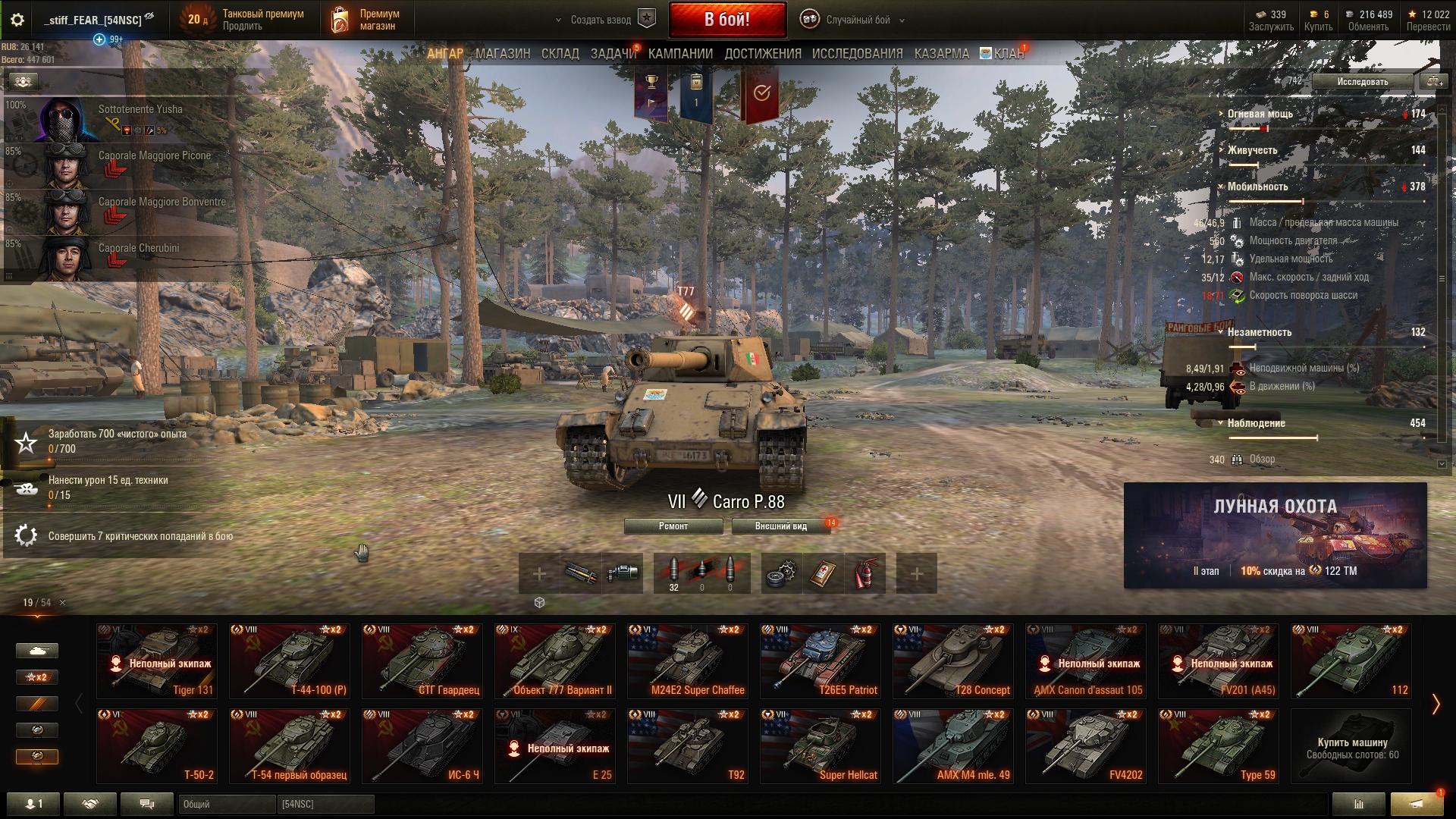
Task: Go to the ДОСТИЖЕНИЯ achievements tab
Action: (x=762, y=54)
